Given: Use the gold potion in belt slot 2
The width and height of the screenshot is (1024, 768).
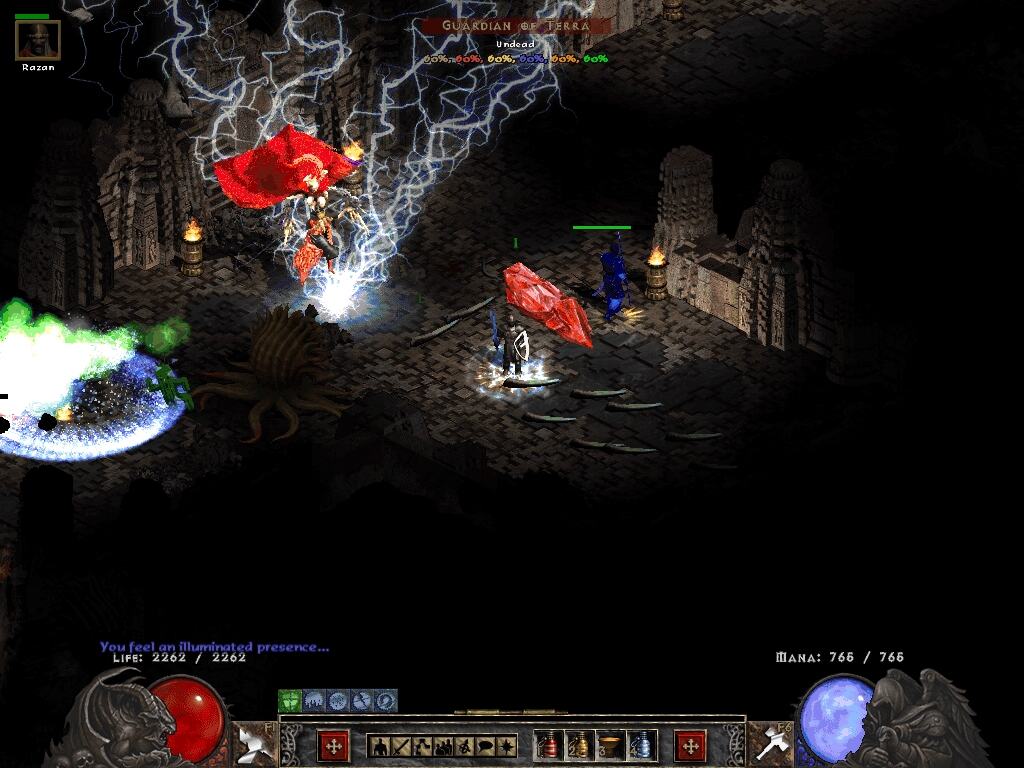Looking at the screenshot, I should tap(580, 746).
